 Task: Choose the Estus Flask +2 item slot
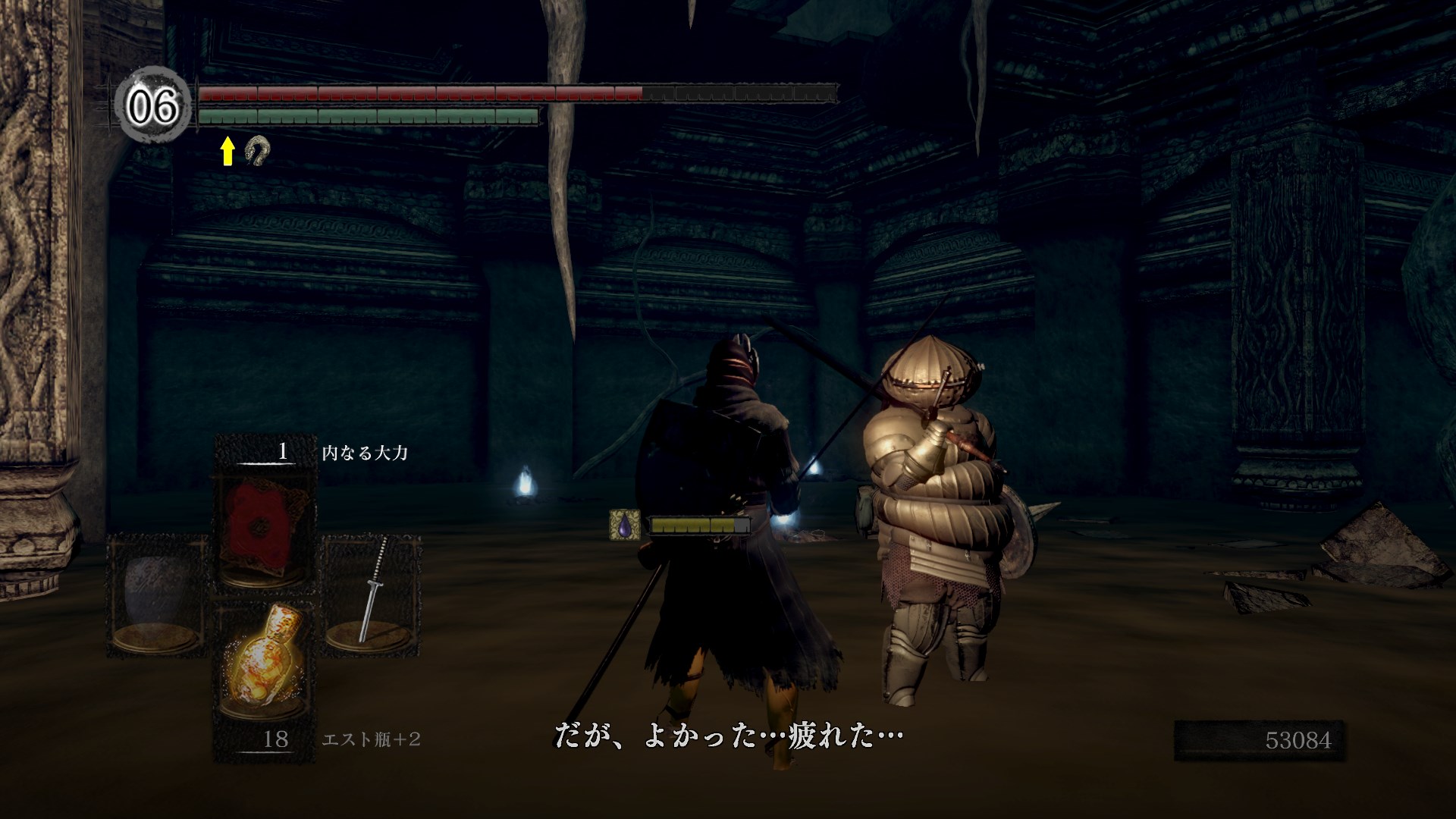click(x=263, y=660)
